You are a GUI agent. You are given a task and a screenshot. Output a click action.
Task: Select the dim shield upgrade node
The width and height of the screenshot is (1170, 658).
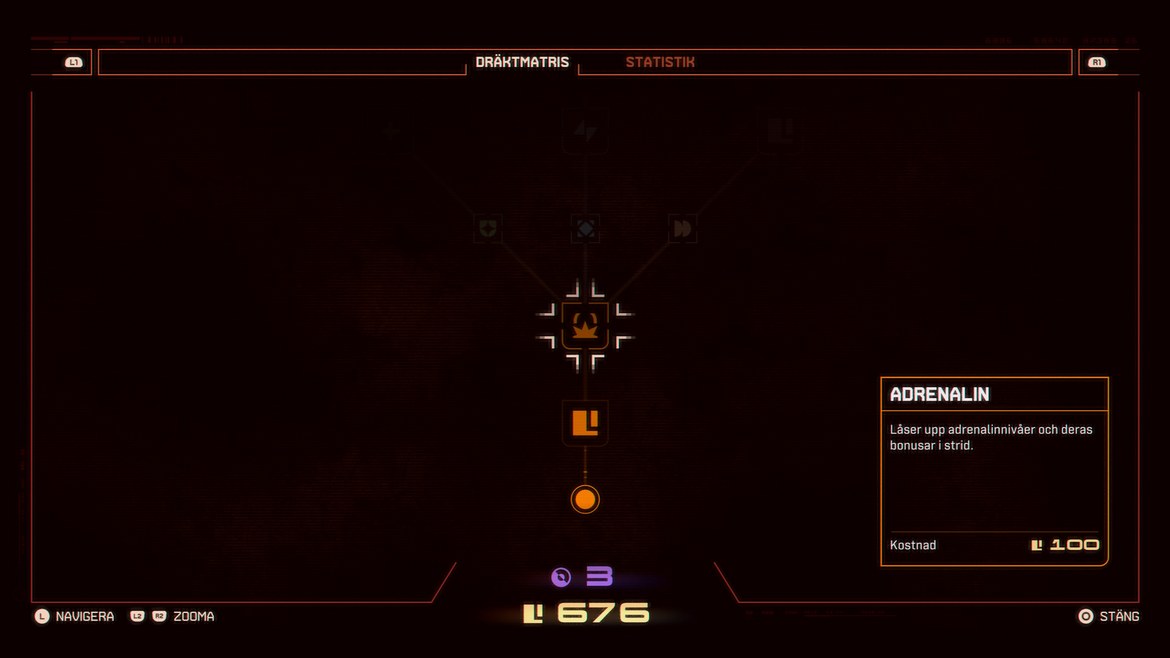pos(488,229)
